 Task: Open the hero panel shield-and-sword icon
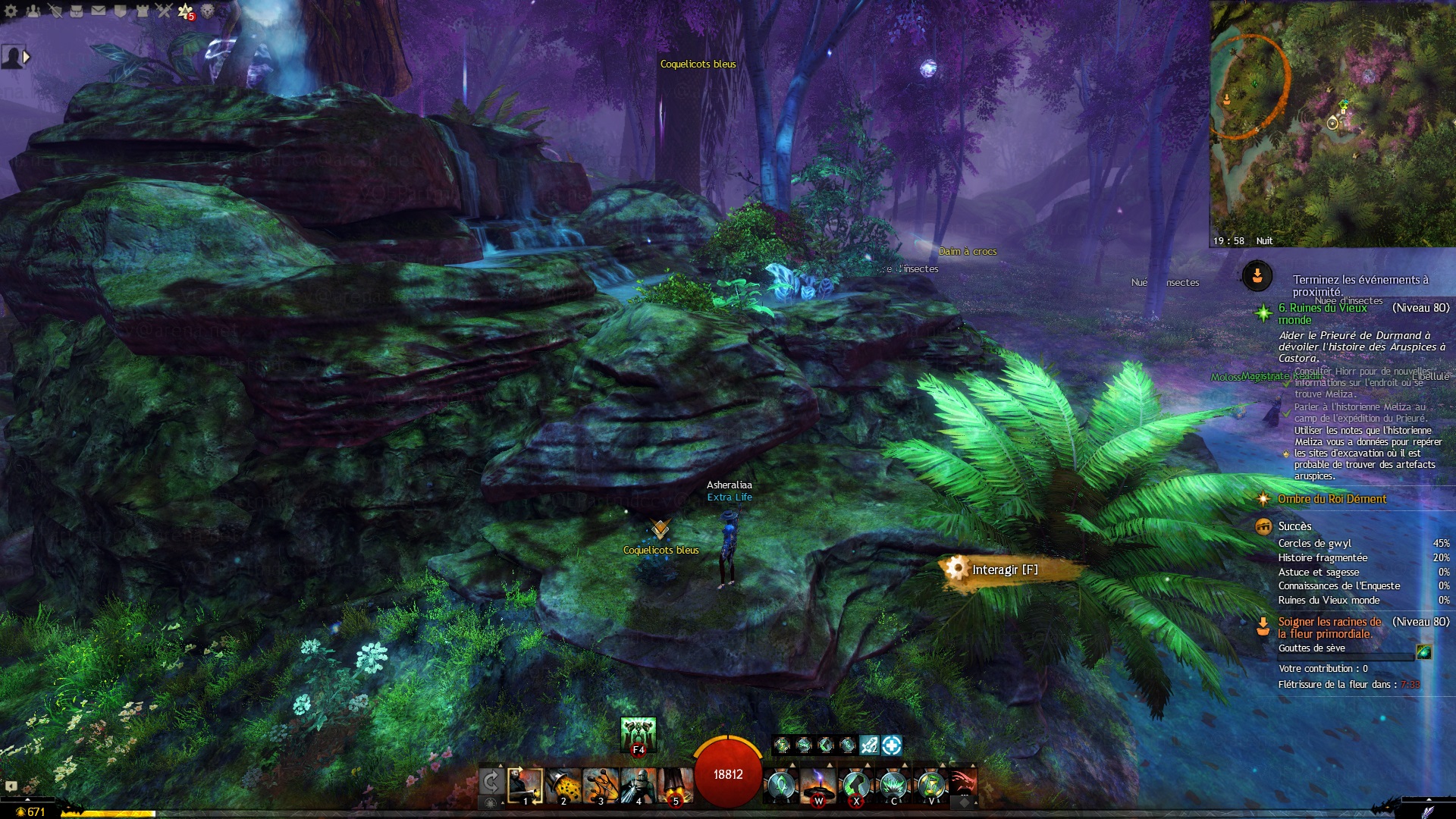click(x=55, y=11)
